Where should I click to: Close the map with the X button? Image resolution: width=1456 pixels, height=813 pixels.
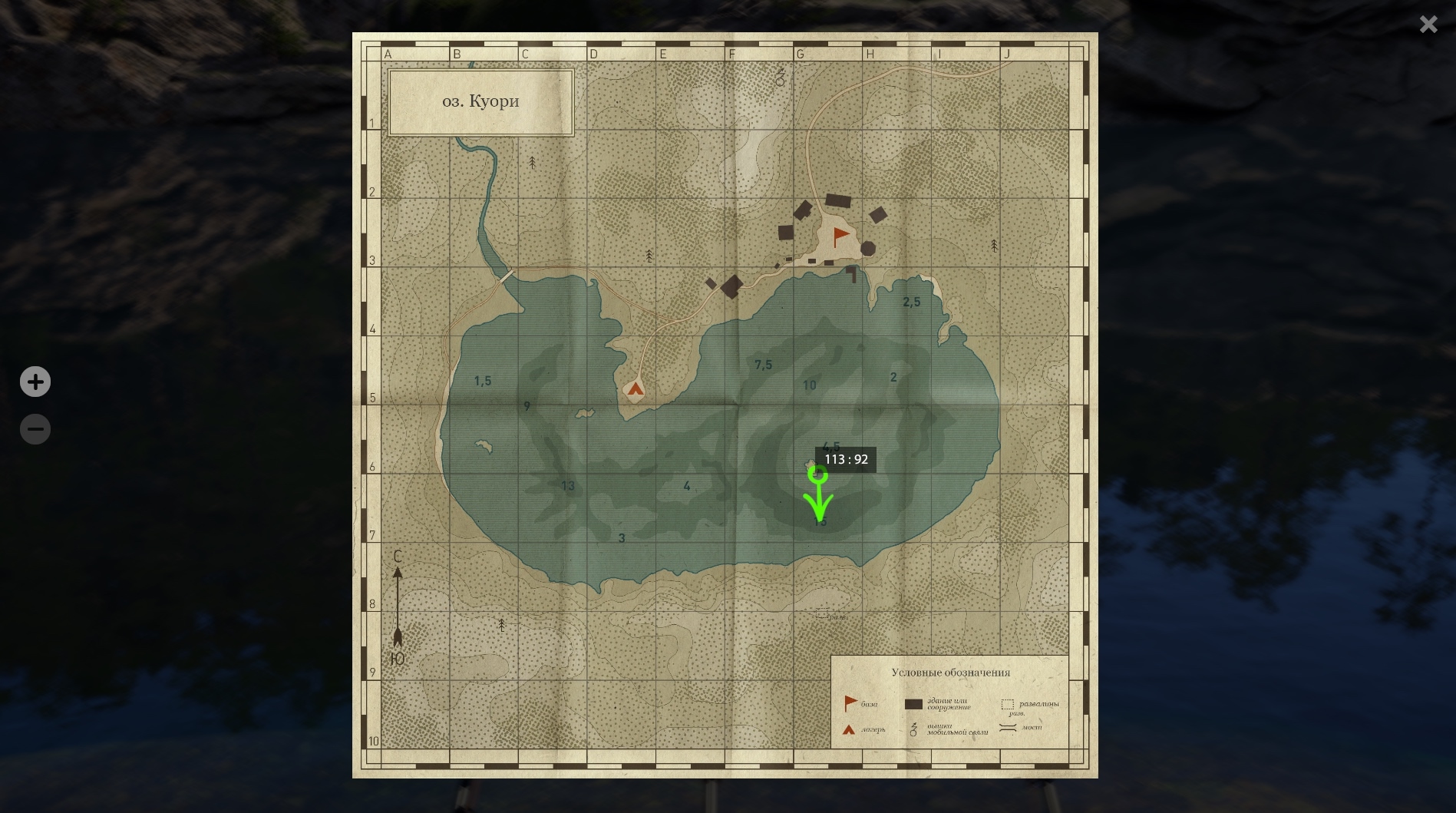point(1428,25)
